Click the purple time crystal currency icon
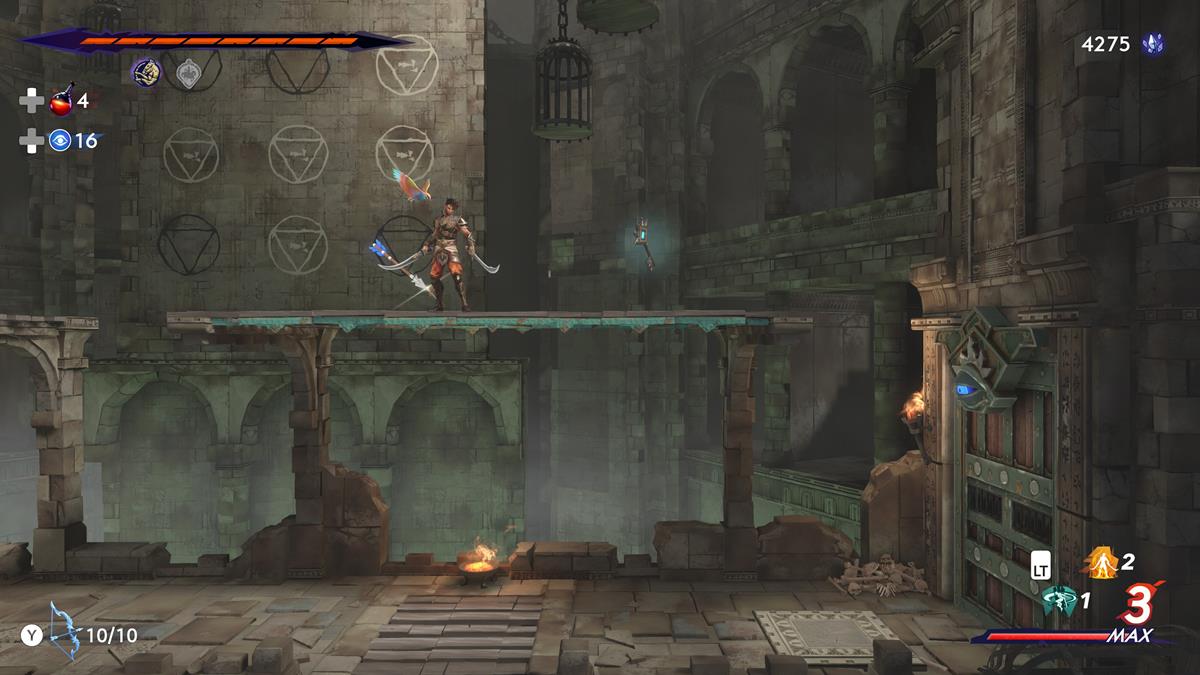The height and width of the screenshot is (675, 1200). pos(1153,44)
